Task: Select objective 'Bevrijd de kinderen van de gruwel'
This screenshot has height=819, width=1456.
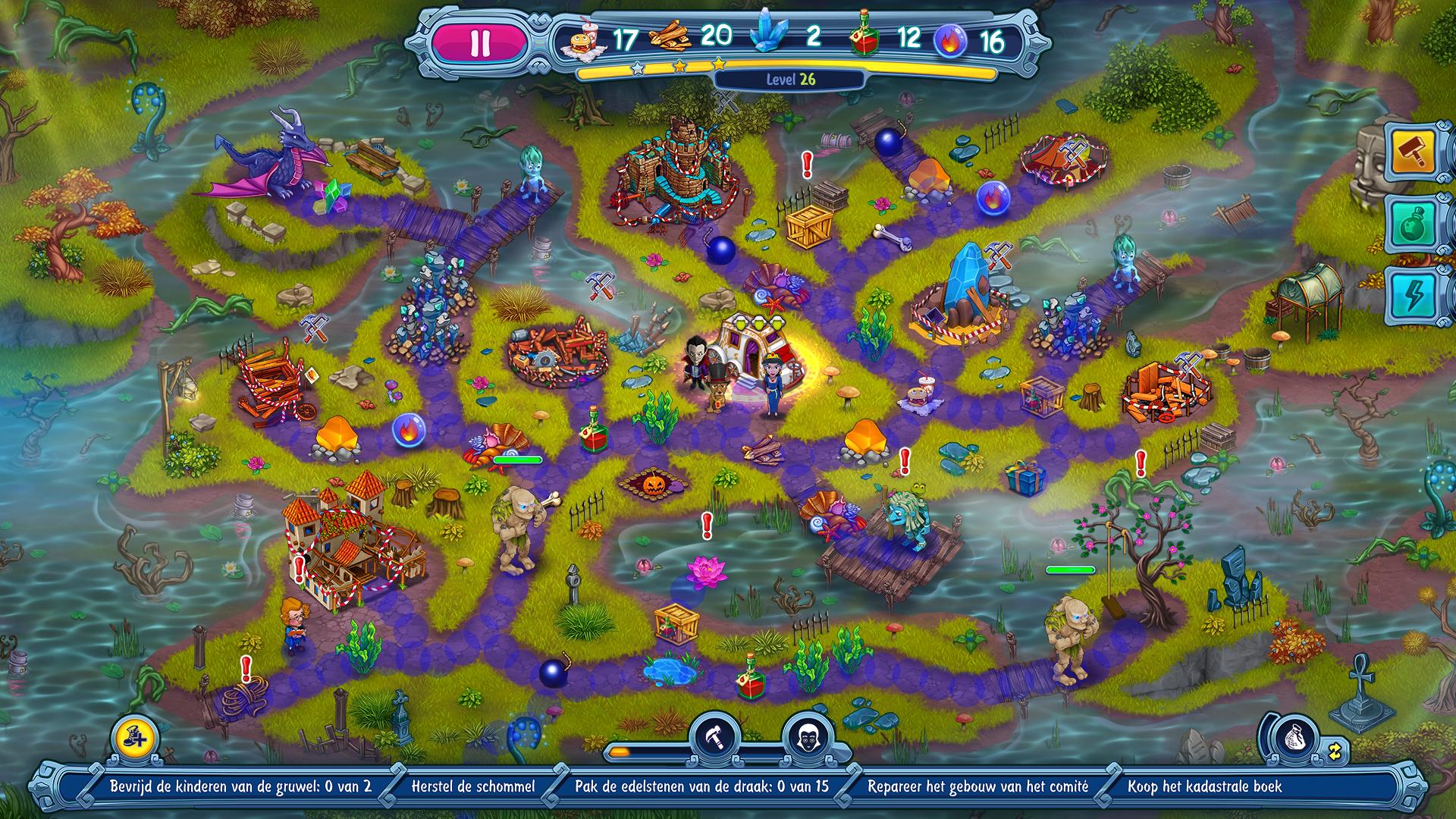Action: click(240, 786)
